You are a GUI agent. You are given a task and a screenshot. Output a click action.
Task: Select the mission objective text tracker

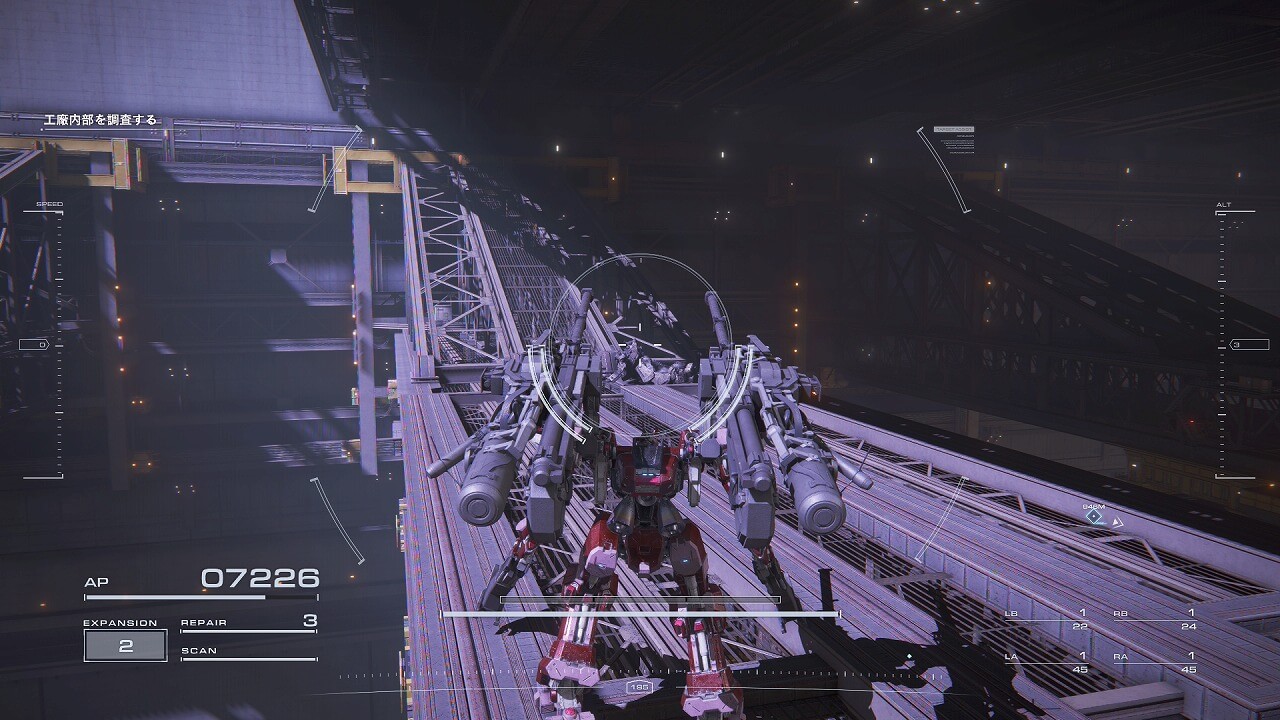[x=100, y=120]
